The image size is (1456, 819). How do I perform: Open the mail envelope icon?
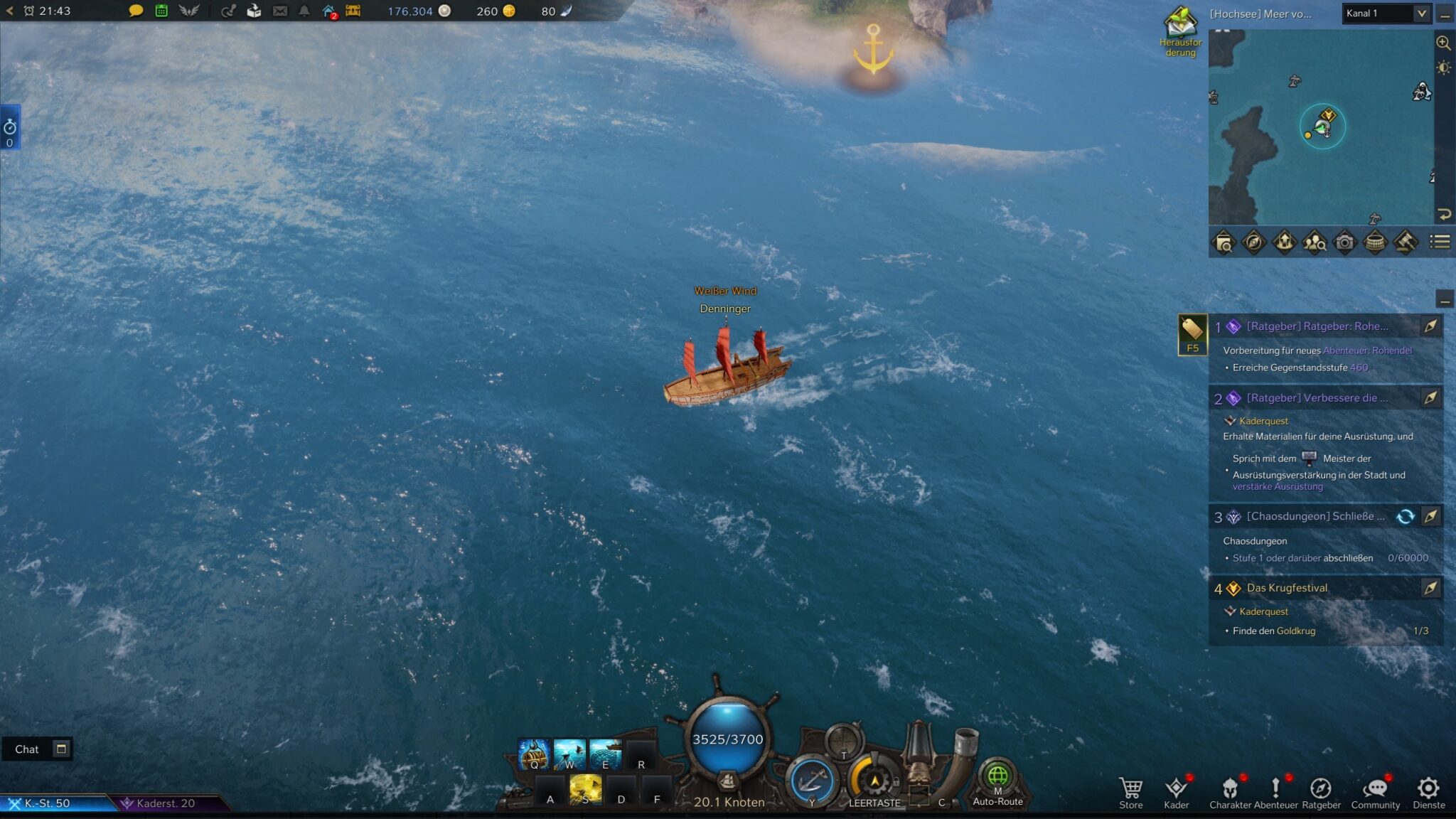click(280, 11)
